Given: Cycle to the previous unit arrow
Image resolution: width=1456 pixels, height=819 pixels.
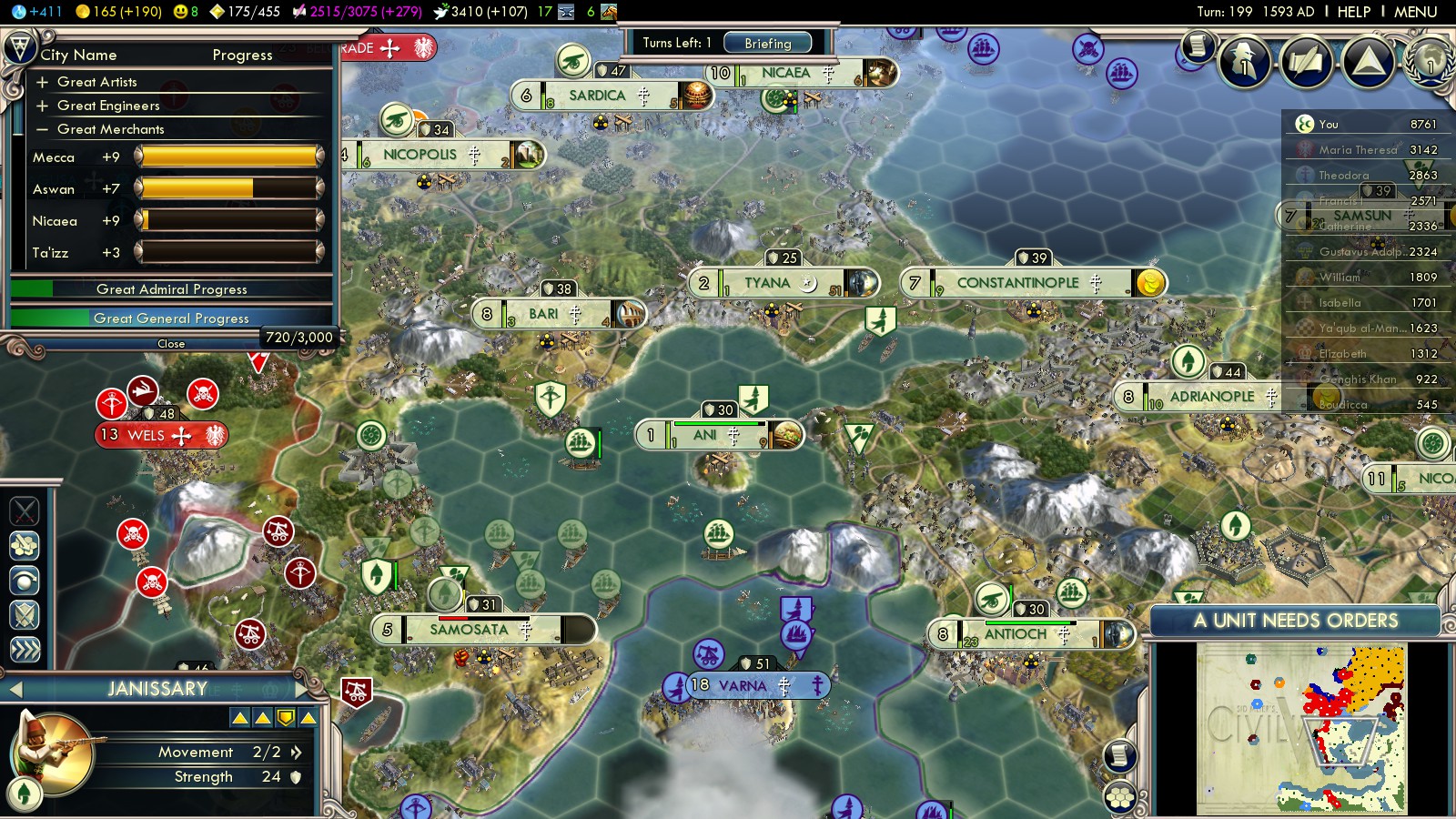Looking at the screenshot, I should pyautogui.click(x=15, y=689).
